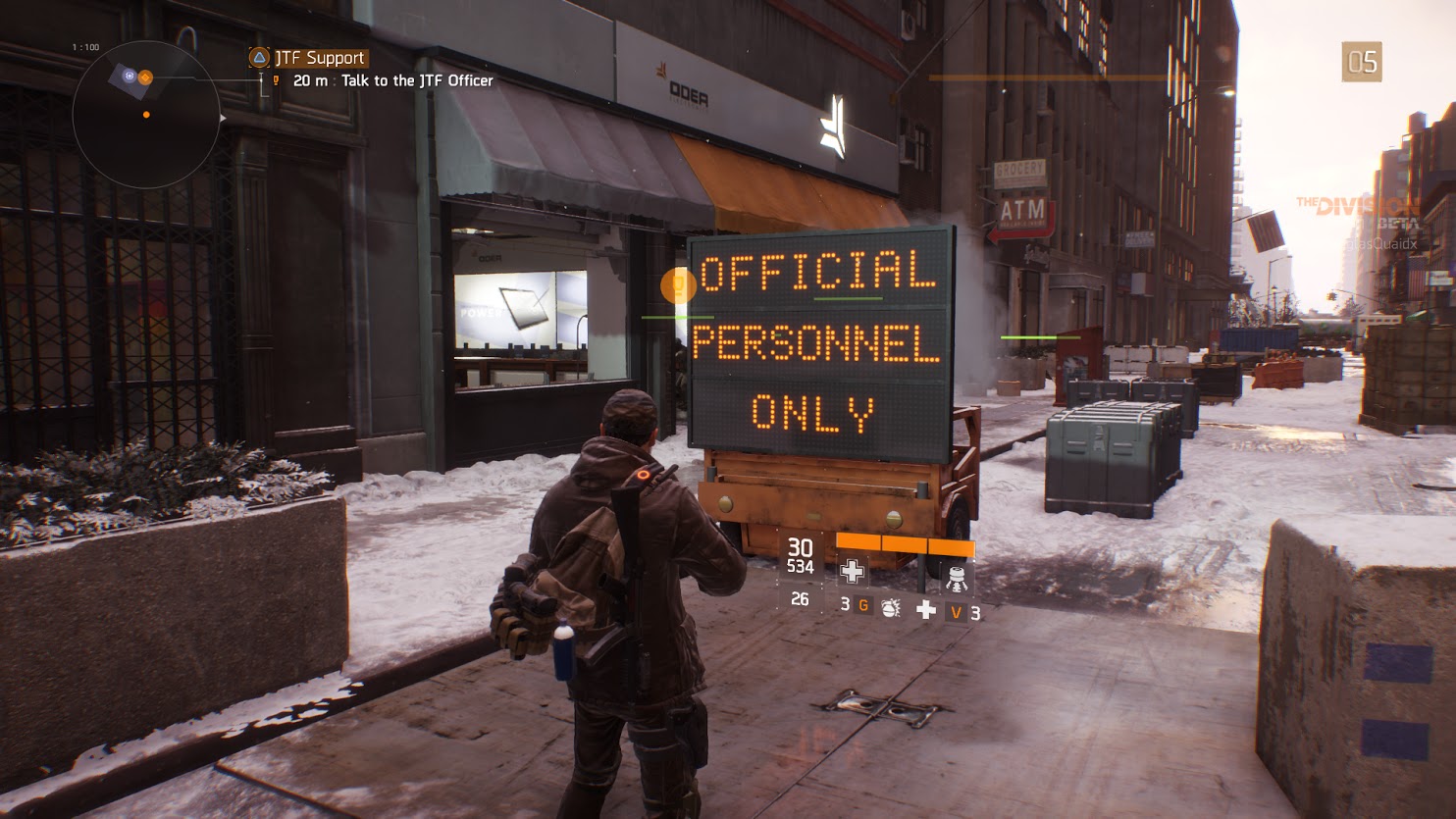Viewport: 1456px width, 819px height.
Task: Click the purple square marker on the minimap
Action: tap(129, 75)
